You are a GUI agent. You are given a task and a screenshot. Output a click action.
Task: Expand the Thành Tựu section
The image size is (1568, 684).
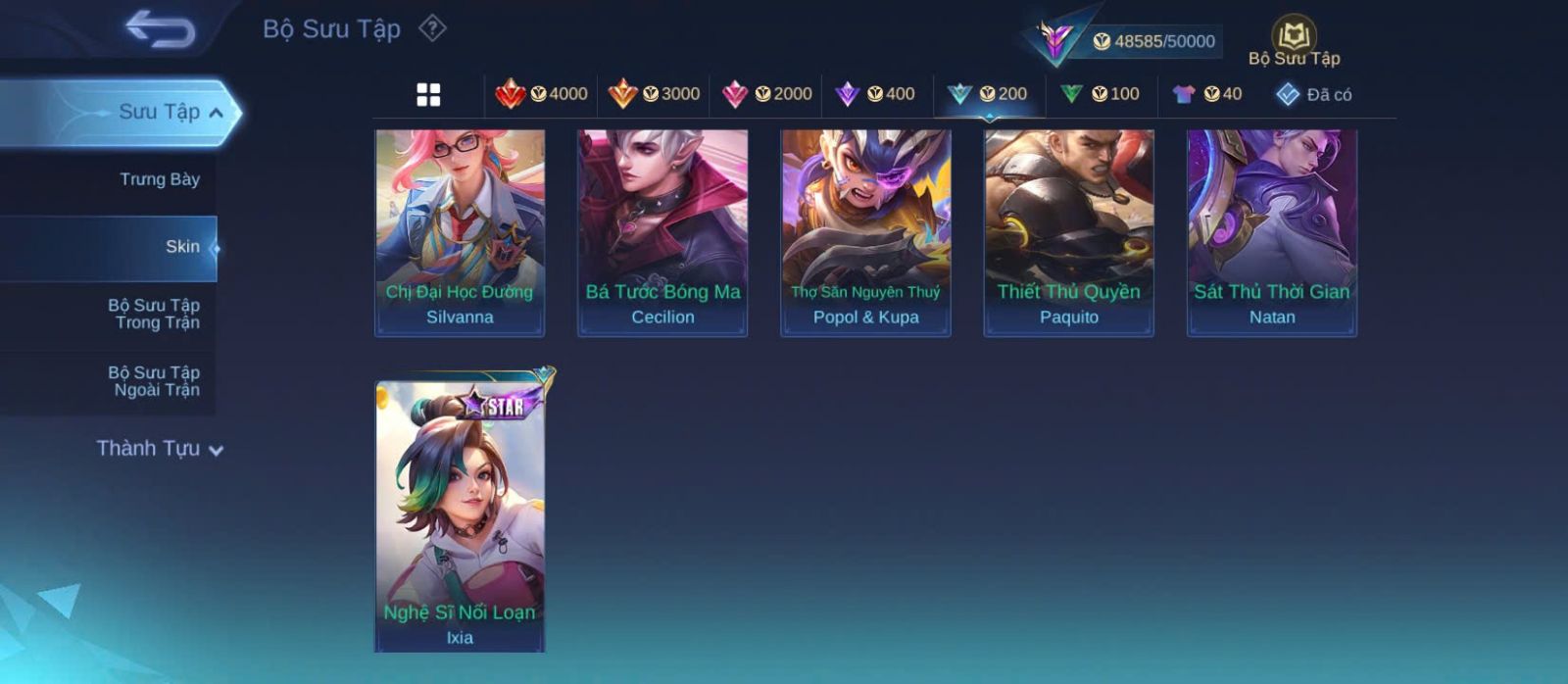click(x=159, y=449)
